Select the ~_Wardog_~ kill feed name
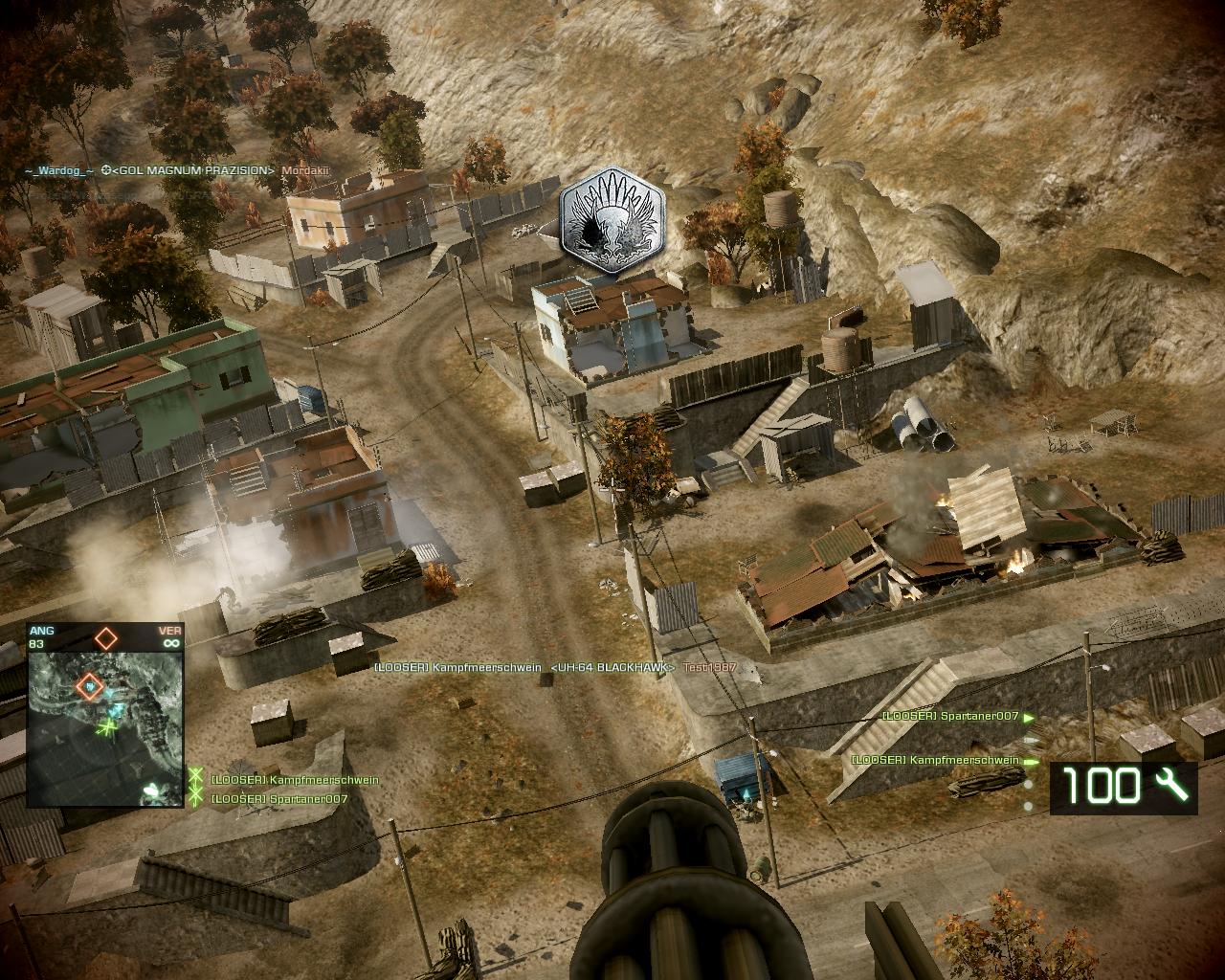The height and width of the screenshot is (980, 1225). pyautogui.click(x=59, y=170)
